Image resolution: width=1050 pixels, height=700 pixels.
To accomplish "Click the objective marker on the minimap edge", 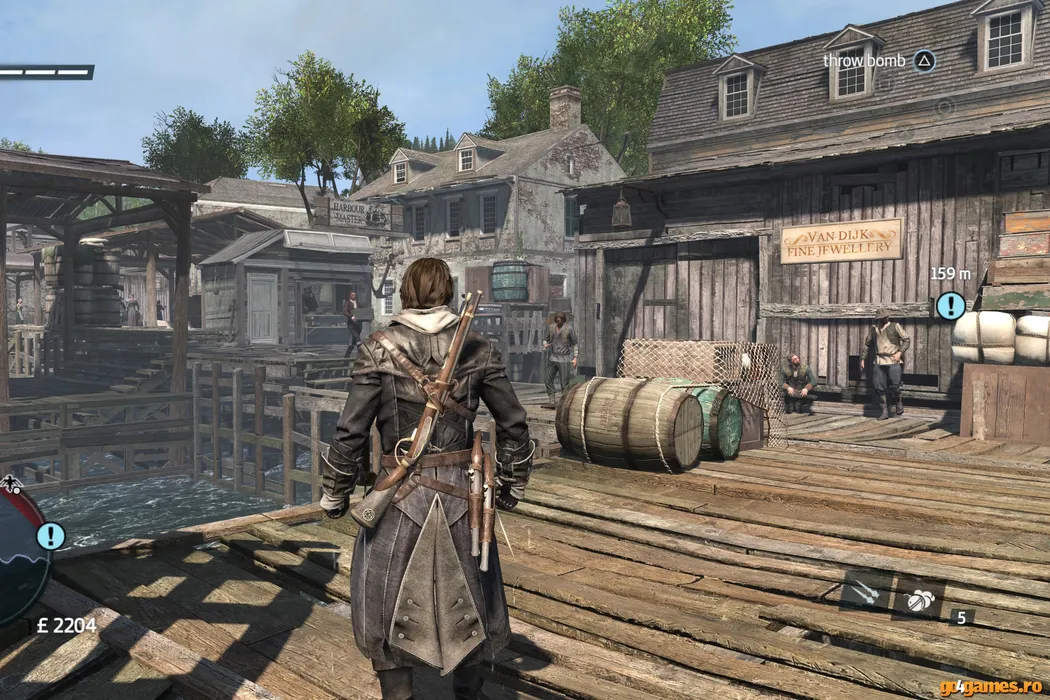I will (x=50, y=536).
